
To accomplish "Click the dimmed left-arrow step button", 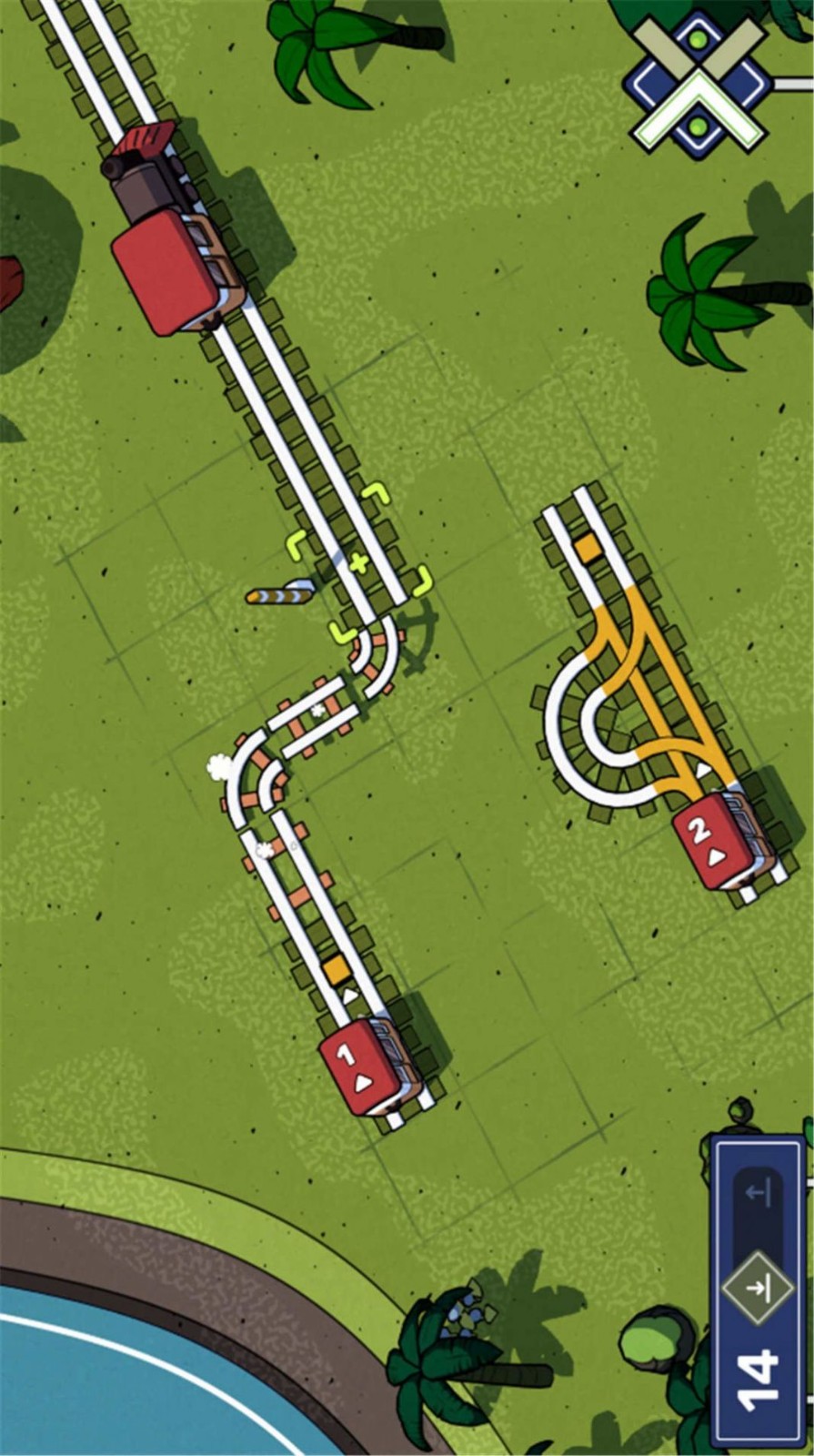I will coord(759,1194).
